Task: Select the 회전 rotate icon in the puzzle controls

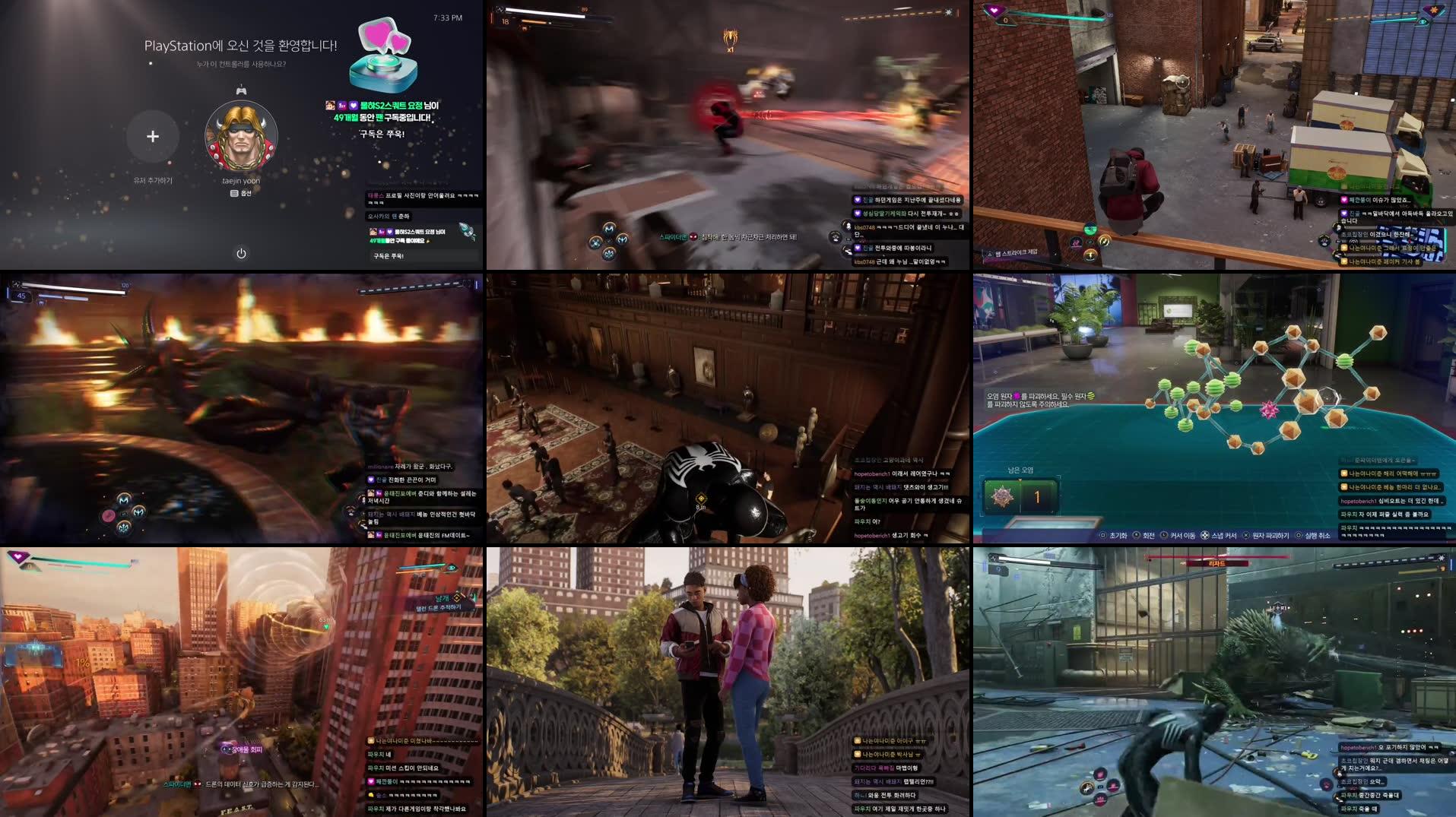Action: (1136, 534)
